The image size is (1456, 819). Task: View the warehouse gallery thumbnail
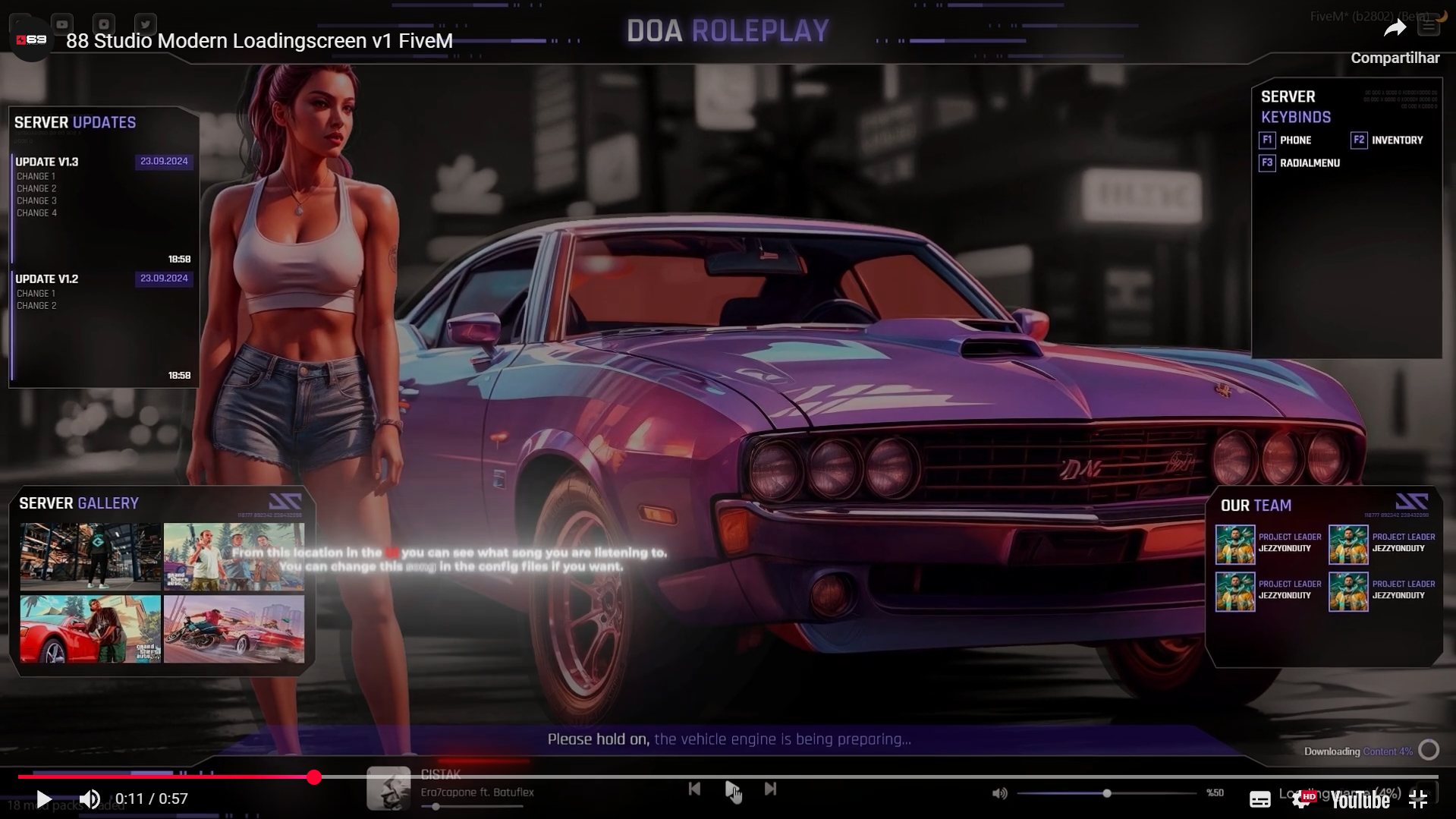pos(90,556)
